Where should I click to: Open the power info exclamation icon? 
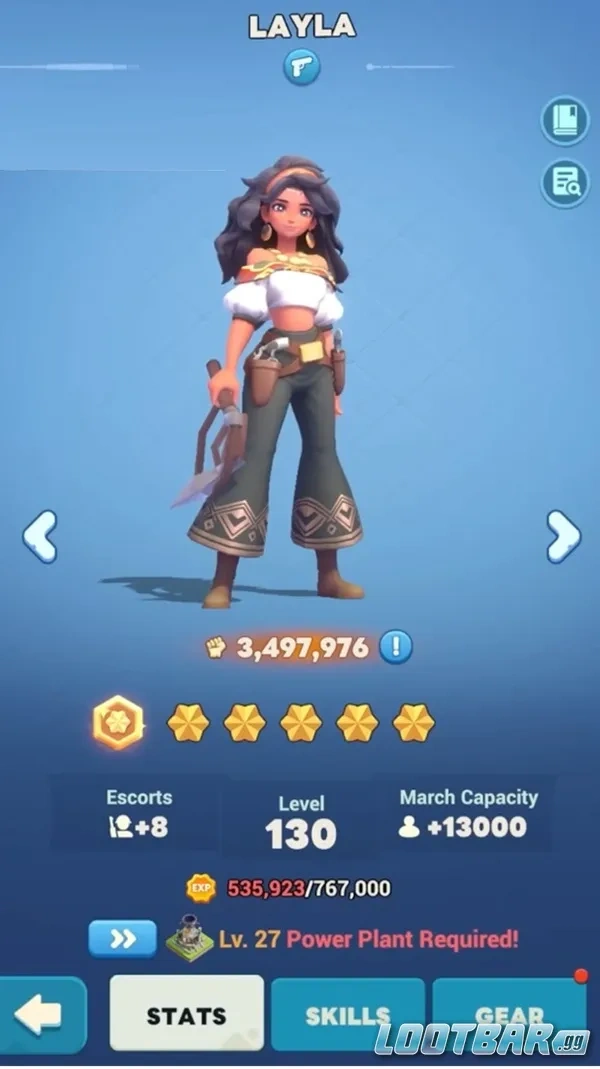396,647
